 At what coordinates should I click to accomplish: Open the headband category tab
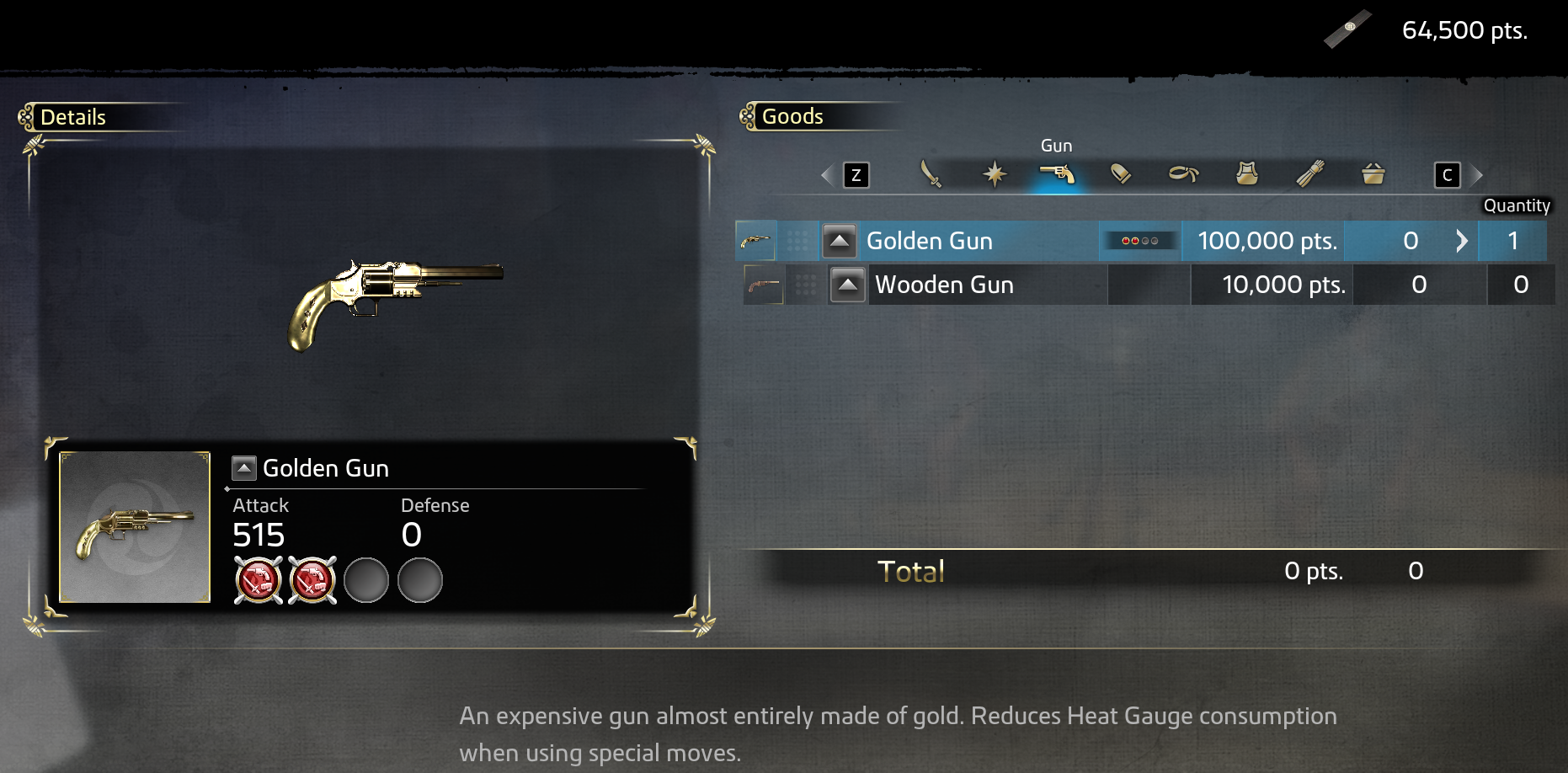1183,174
